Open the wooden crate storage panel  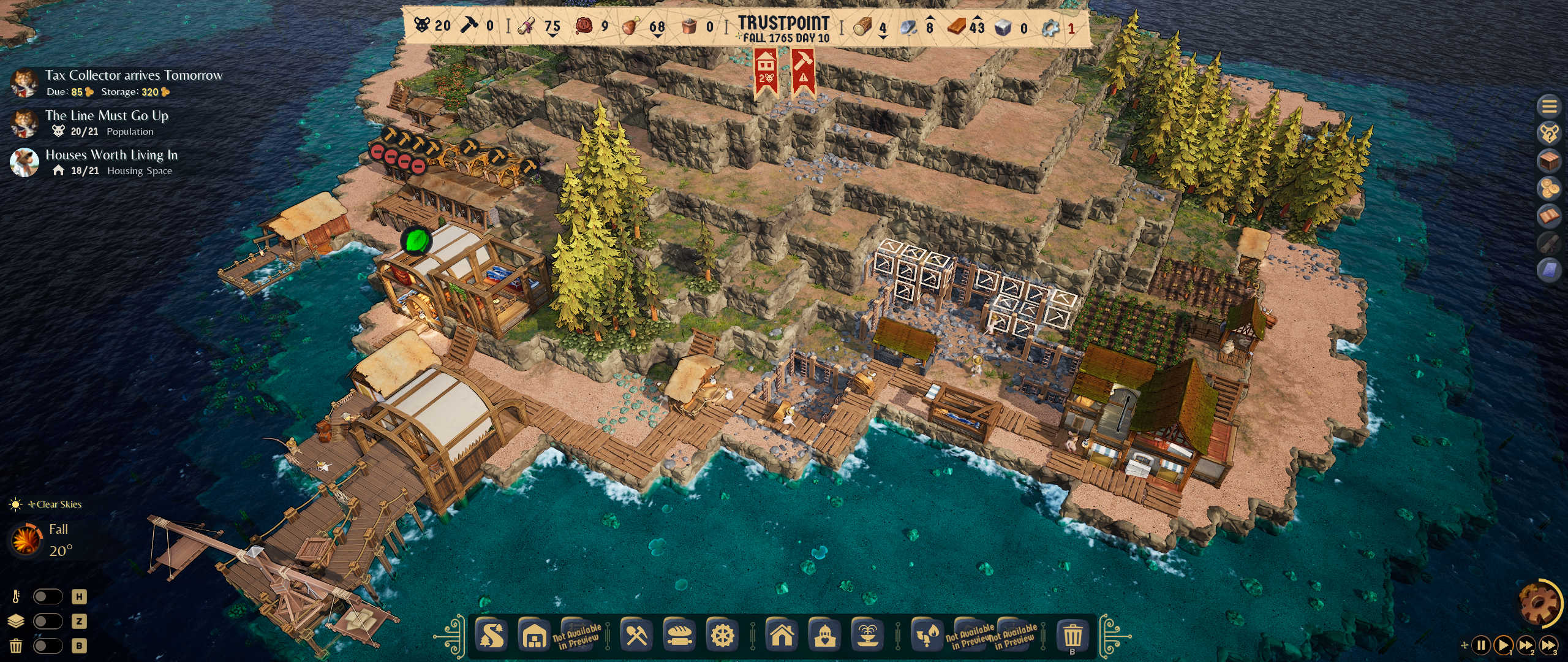[1549, 161]
